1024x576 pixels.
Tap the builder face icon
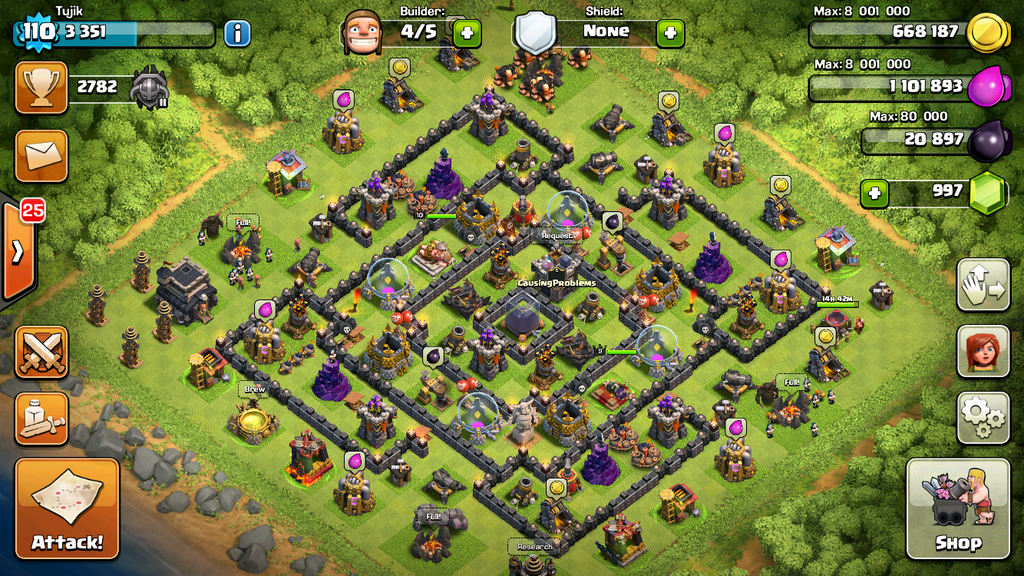(362, 32)
